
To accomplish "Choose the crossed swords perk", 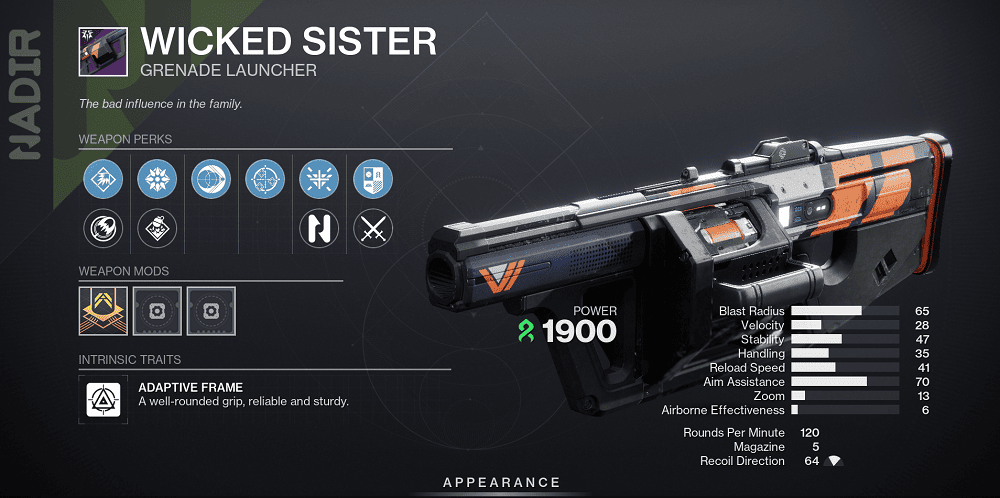I will pos(373,230).
